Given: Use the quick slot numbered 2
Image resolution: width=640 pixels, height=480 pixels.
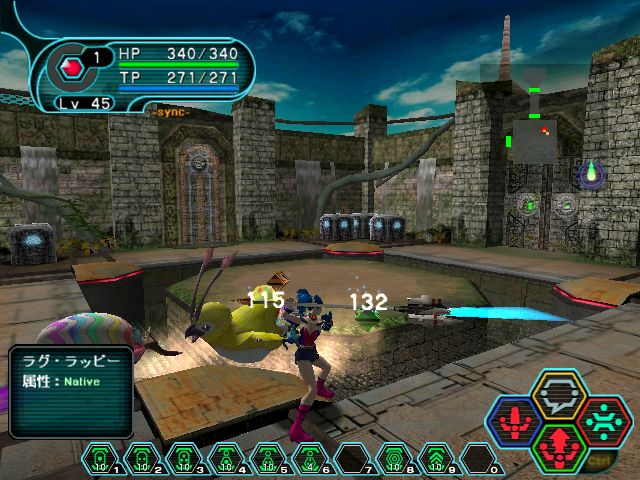Looking at the screenshot, I should point(141,459).
